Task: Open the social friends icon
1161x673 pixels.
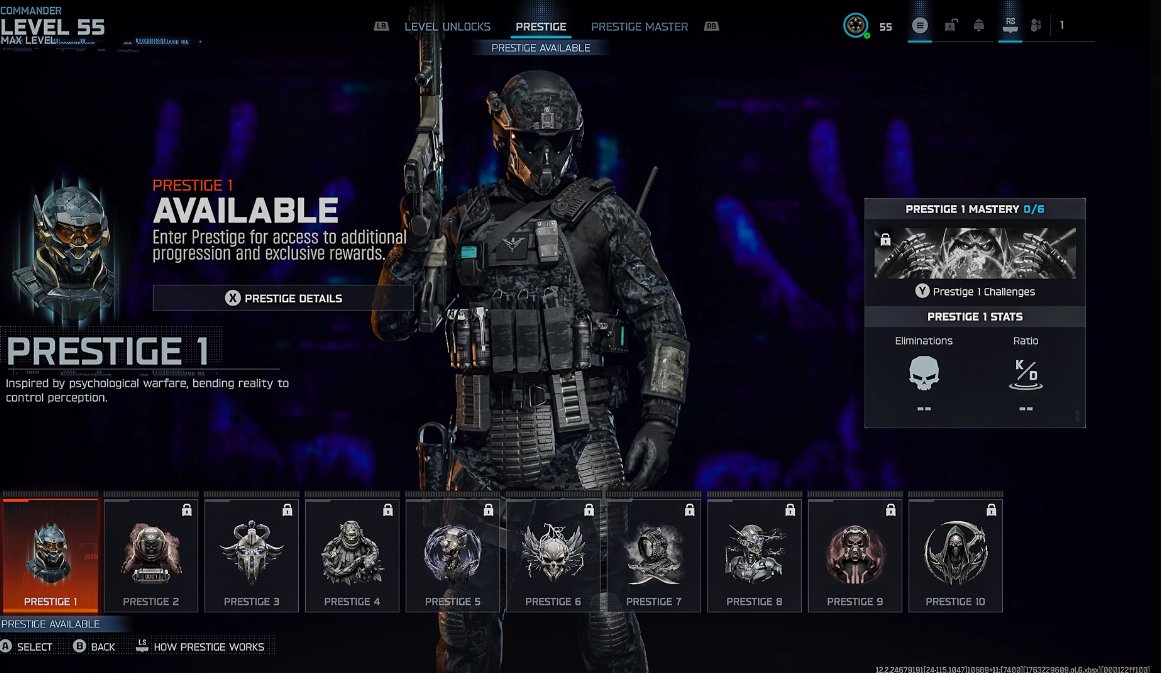Action: pyautogui.click(x=1036, y=26)
